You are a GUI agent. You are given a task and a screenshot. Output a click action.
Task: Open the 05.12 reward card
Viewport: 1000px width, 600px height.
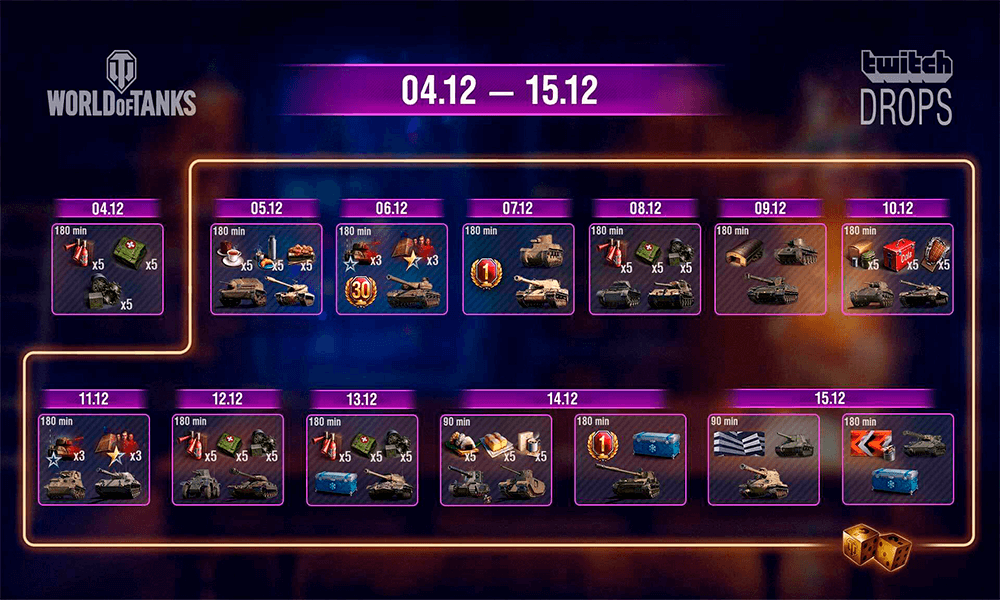click(265, 269)
